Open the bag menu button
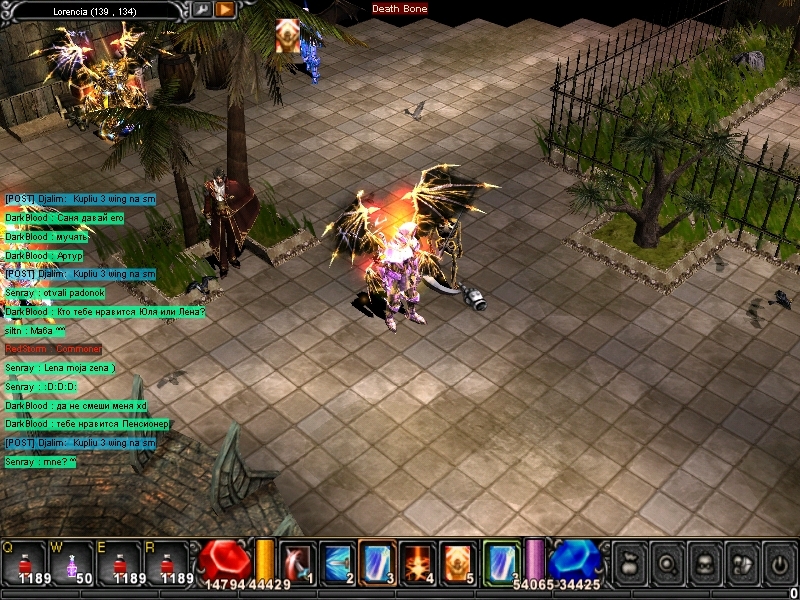 629,561
